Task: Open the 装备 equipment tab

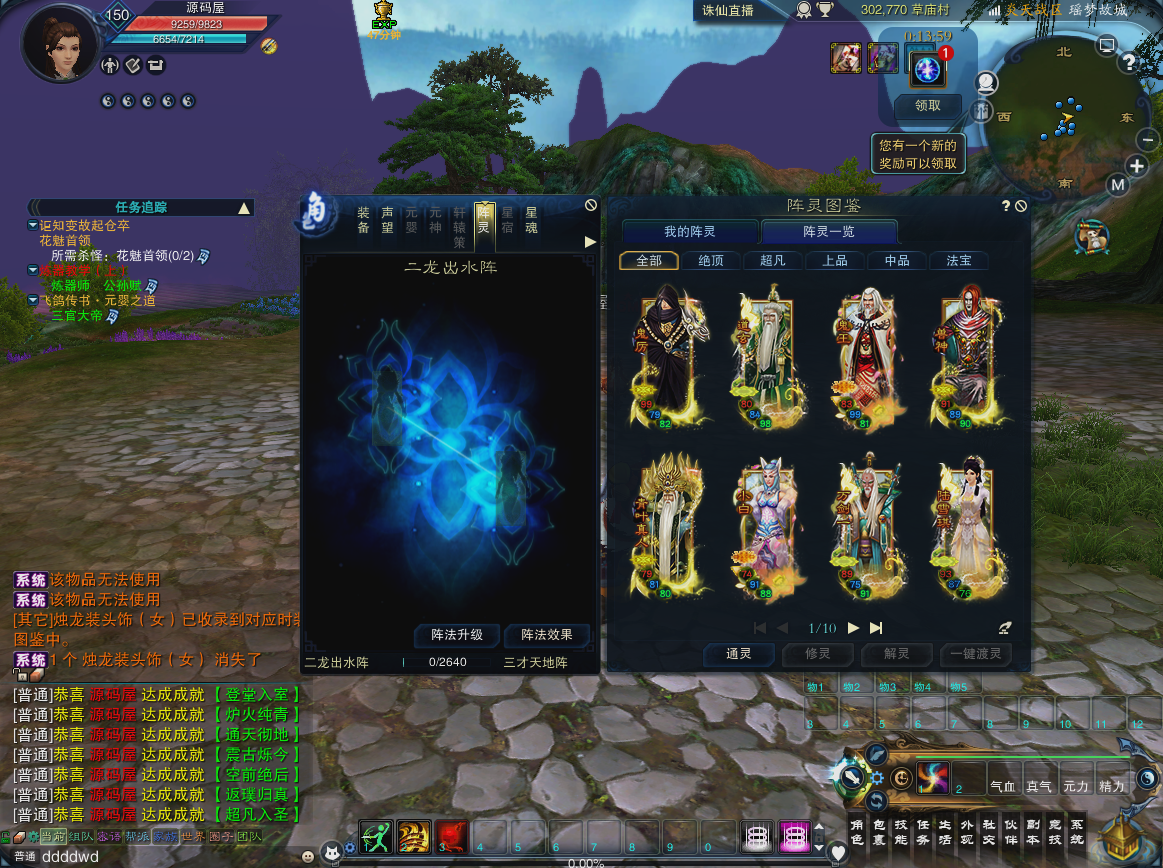Action: pyautogui.click(x=363, y=220)
